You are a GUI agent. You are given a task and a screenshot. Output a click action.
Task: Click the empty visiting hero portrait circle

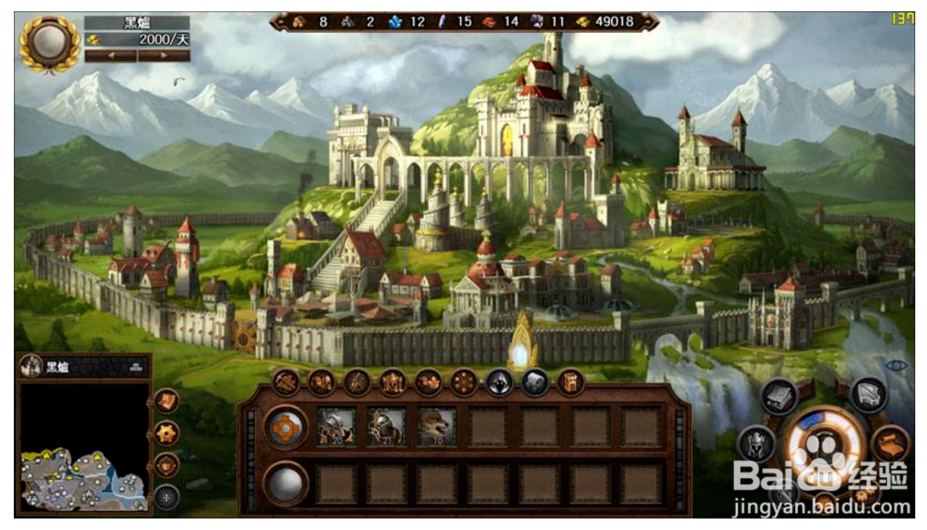pos(285,483)
